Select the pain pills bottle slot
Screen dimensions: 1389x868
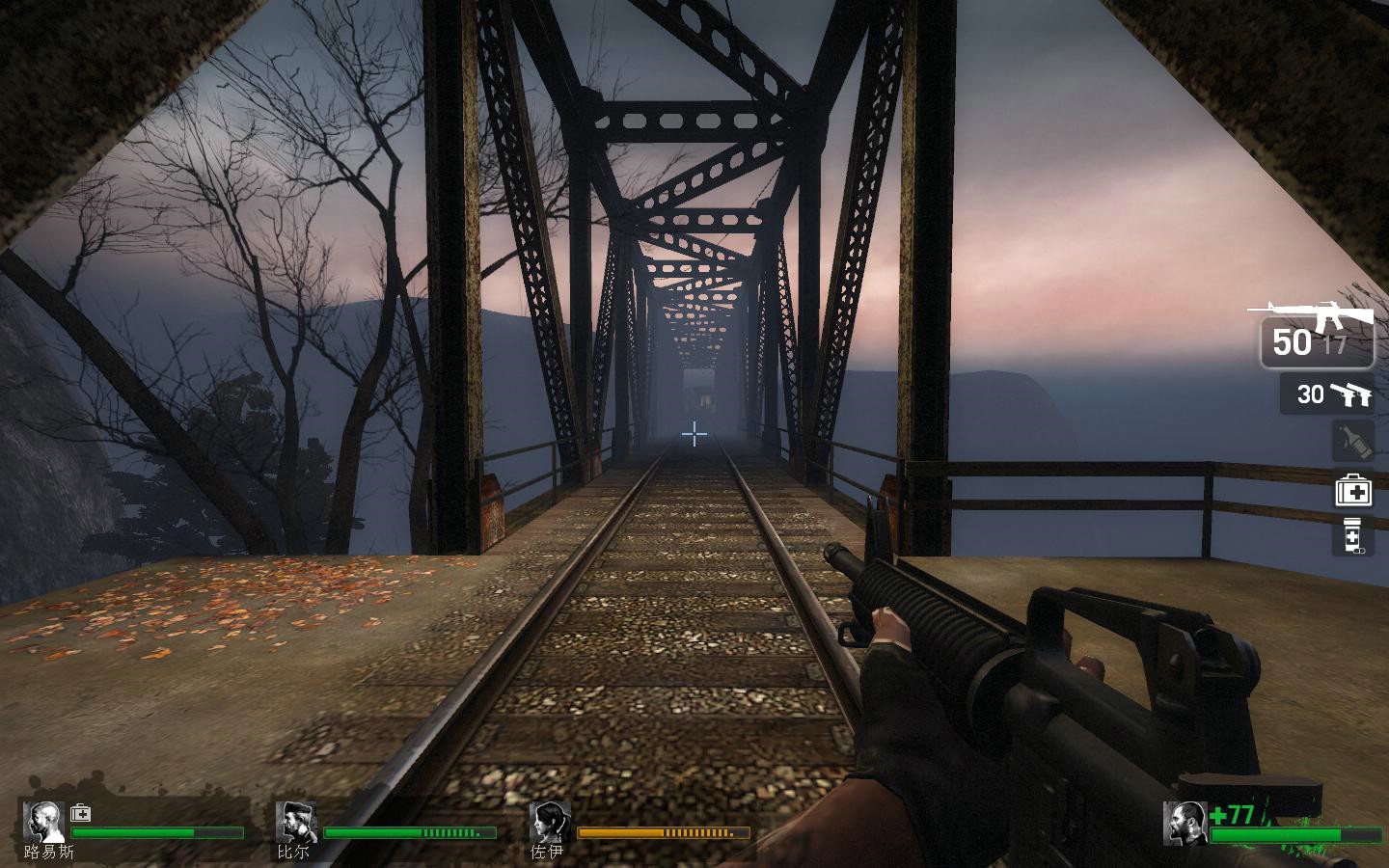click(1352, 536)
